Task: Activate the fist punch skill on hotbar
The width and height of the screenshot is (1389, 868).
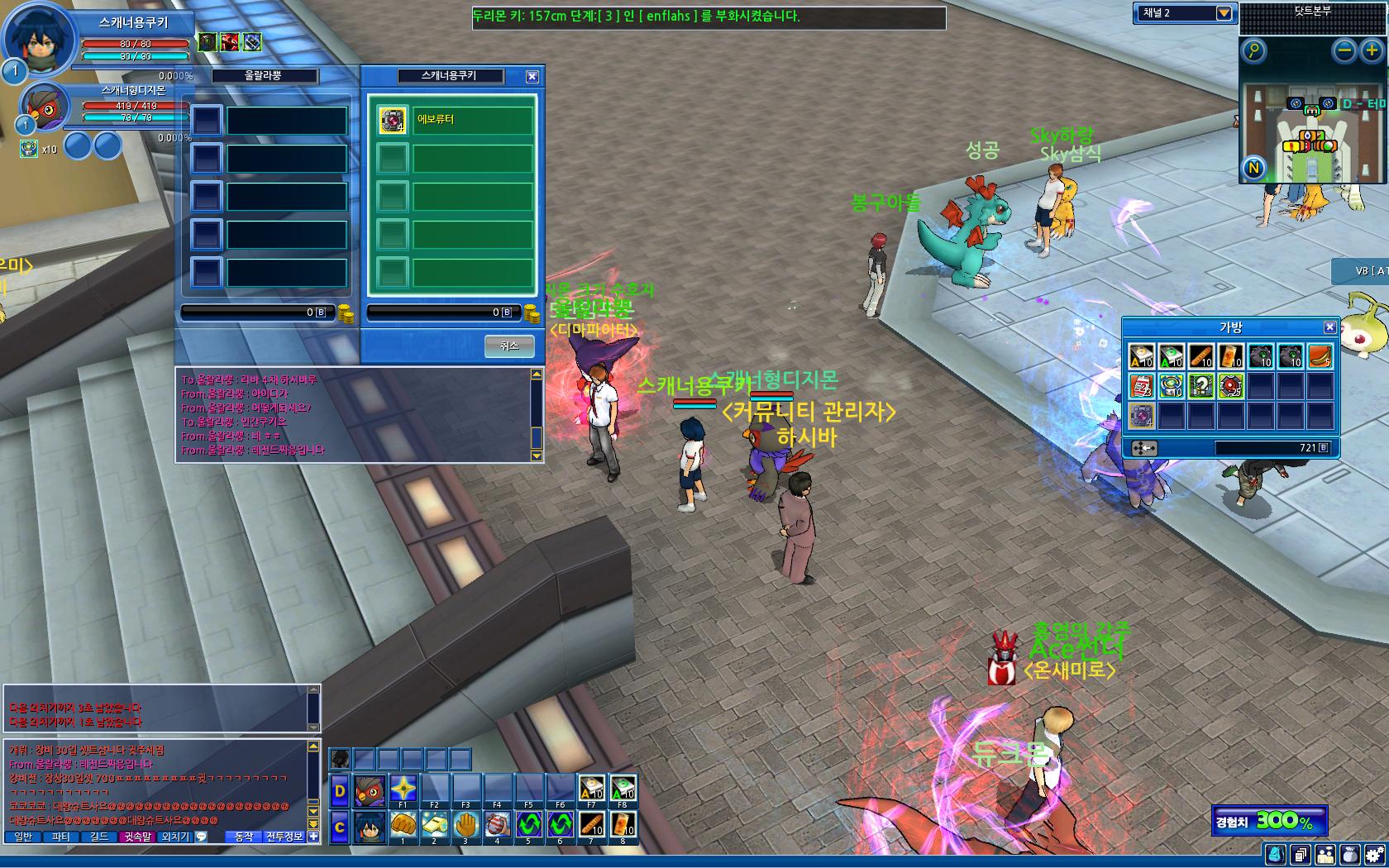Action: click(x=403, y=824)
